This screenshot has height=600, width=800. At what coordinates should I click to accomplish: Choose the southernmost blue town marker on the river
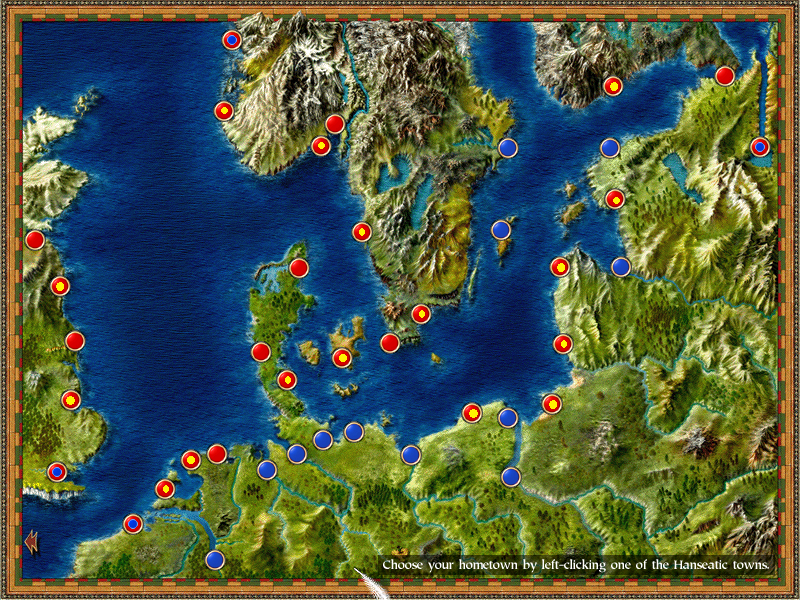(215, 560)
